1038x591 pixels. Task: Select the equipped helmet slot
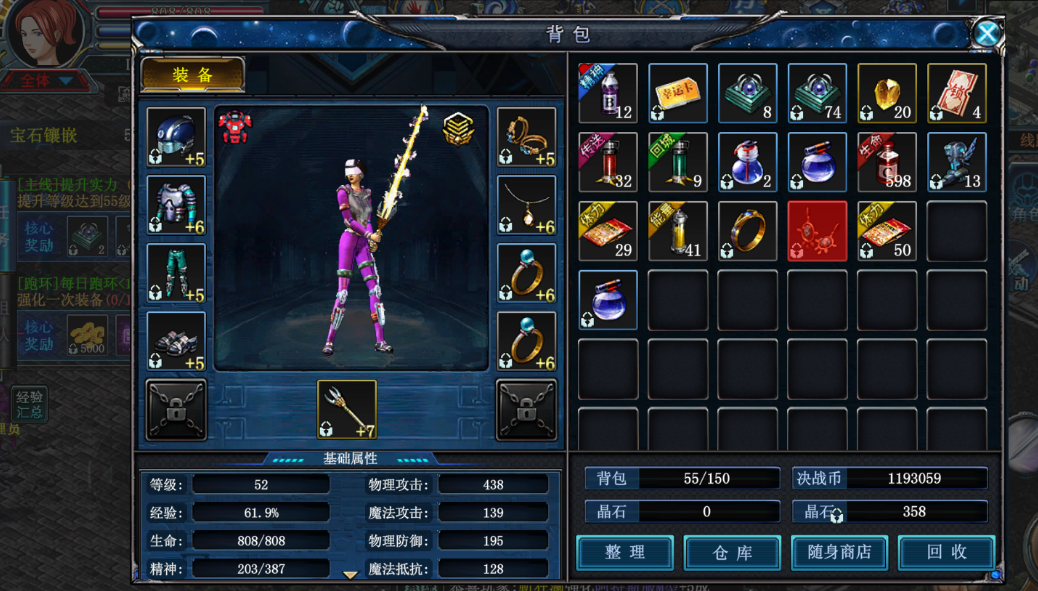(176, 137)
